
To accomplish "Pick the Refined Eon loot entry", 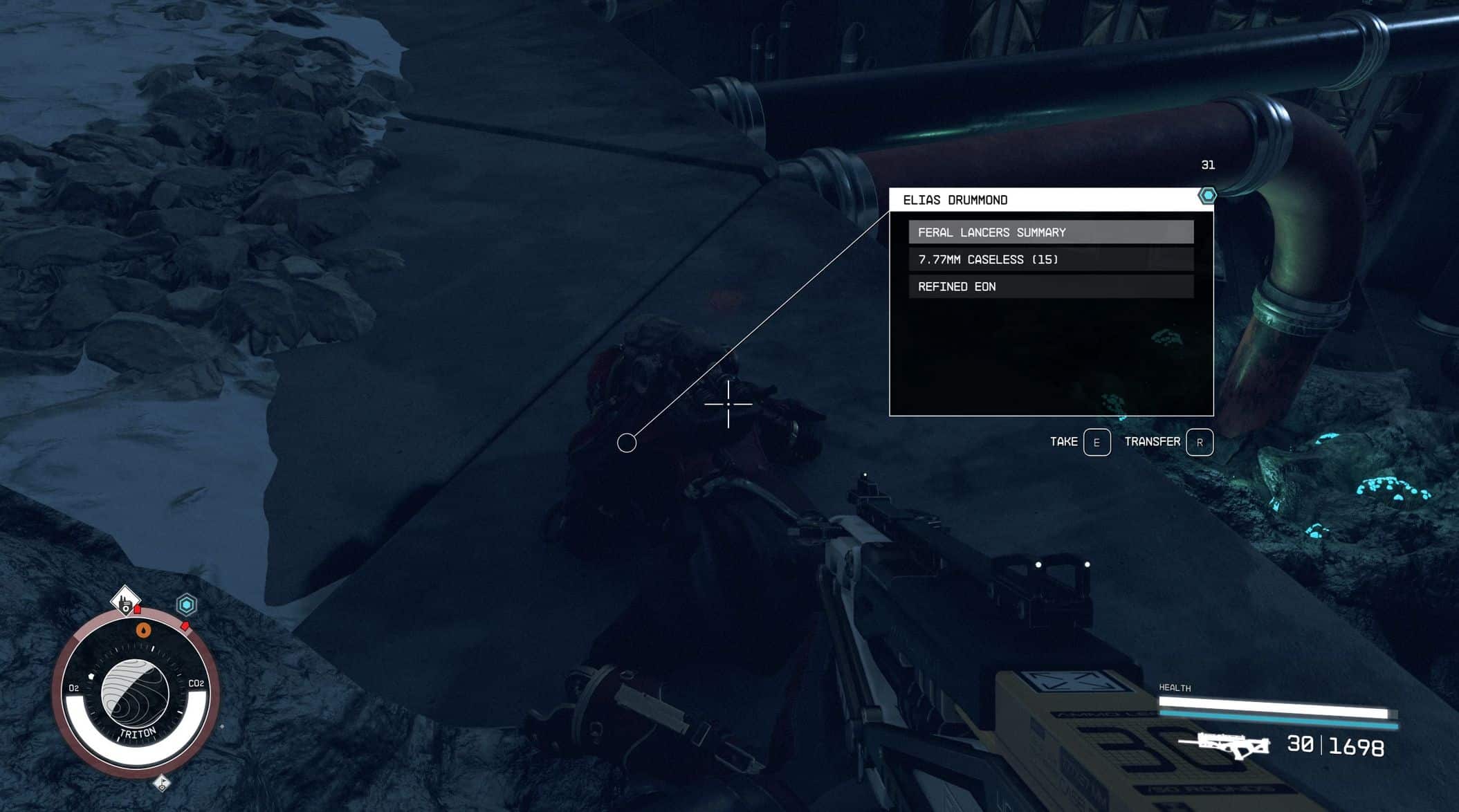I will (x=1050, y=286).
